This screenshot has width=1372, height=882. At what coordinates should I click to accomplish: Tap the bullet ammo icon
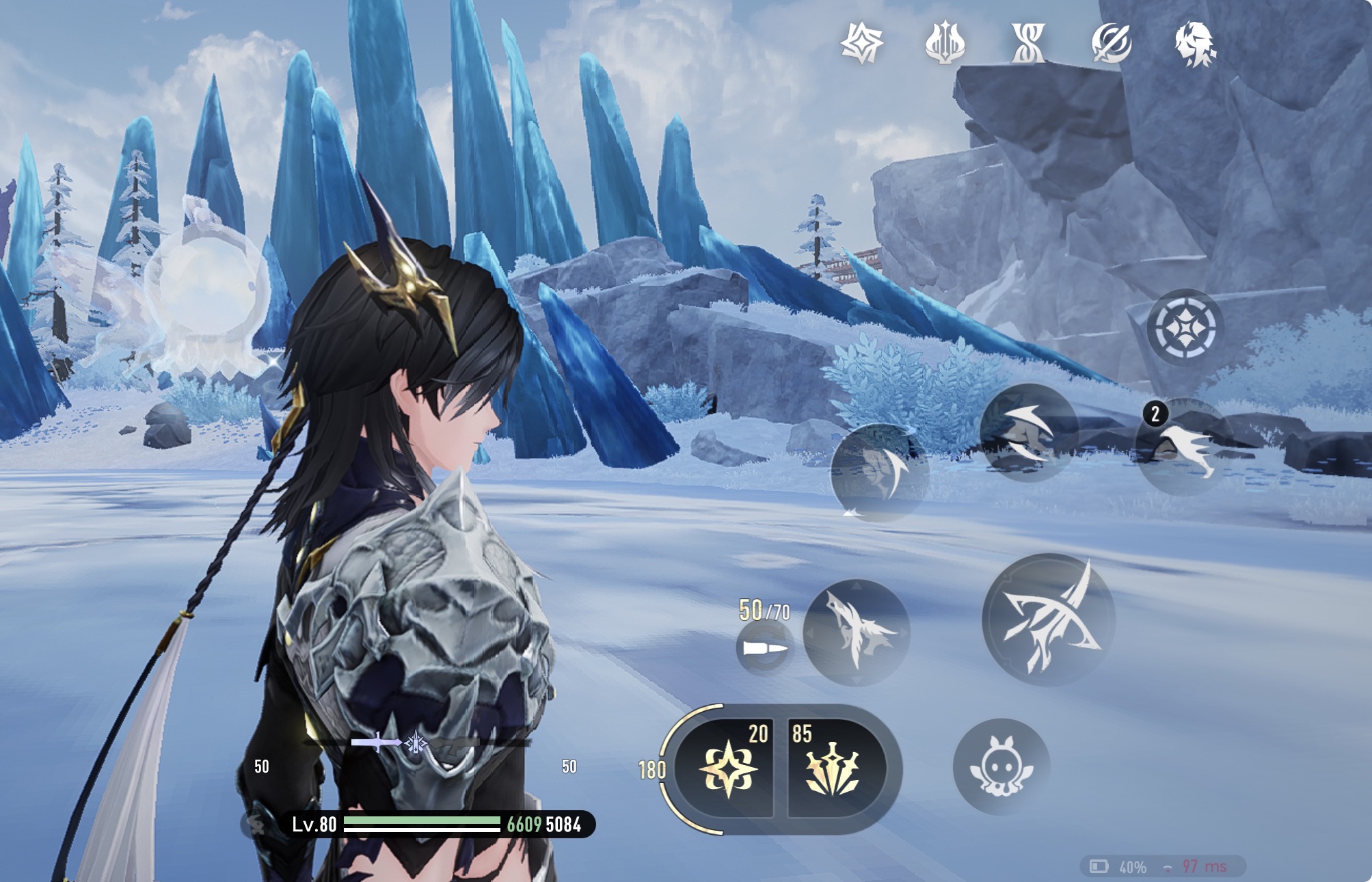click(764, 647)
